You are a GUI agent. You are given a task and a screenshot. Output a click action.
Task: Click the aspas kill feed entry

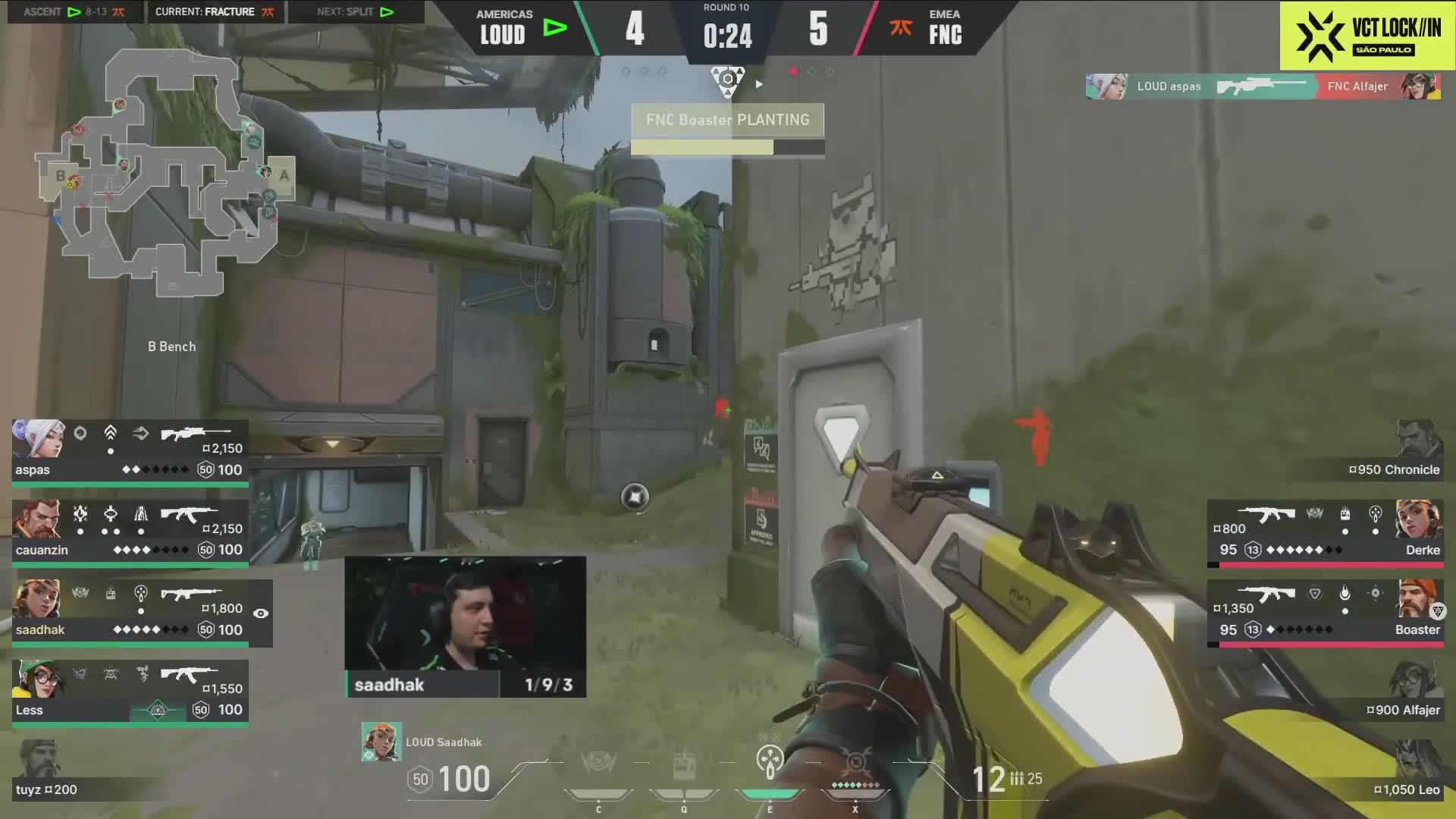pos(1263,86)
